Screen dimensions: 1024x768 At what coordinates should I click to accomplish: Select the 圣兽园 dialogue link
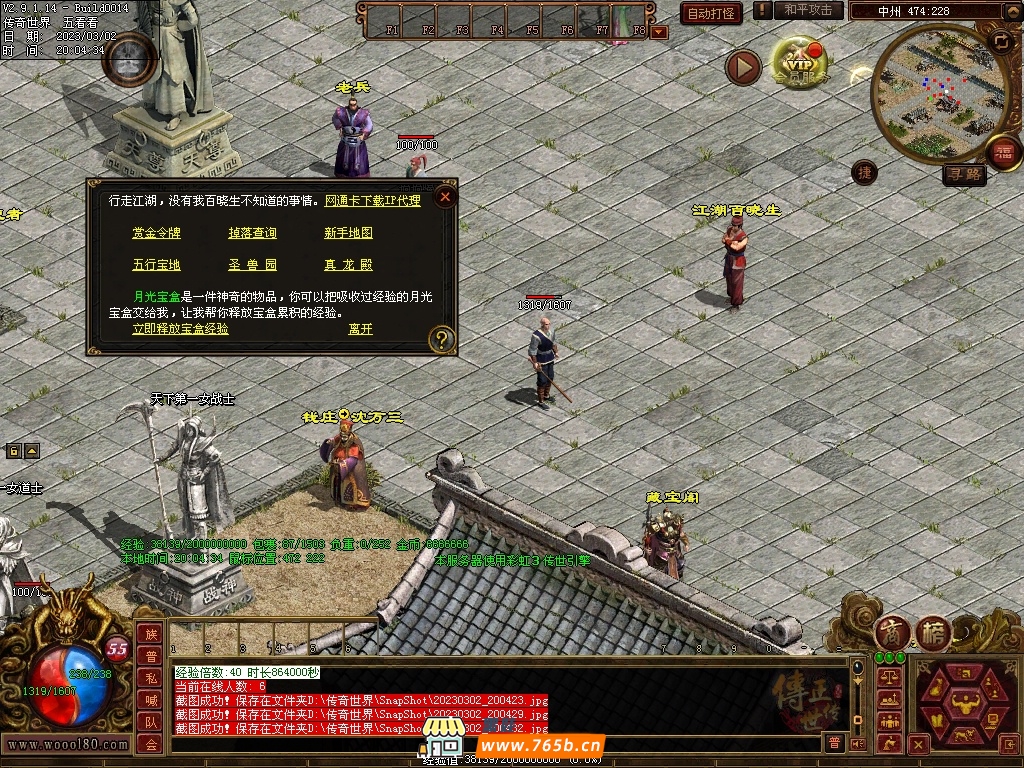click(x=252, y=265)
